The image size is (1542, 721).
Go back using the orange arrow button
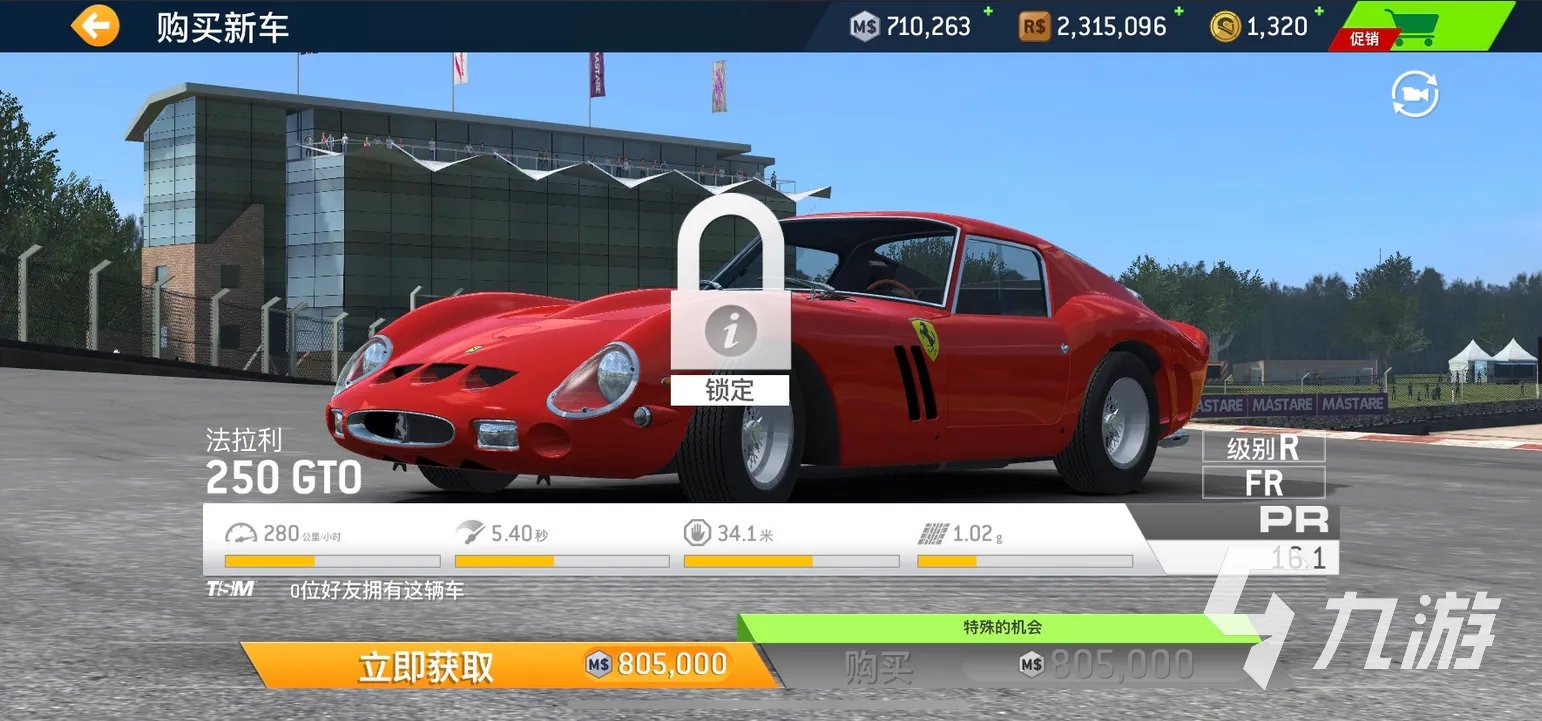95,27
